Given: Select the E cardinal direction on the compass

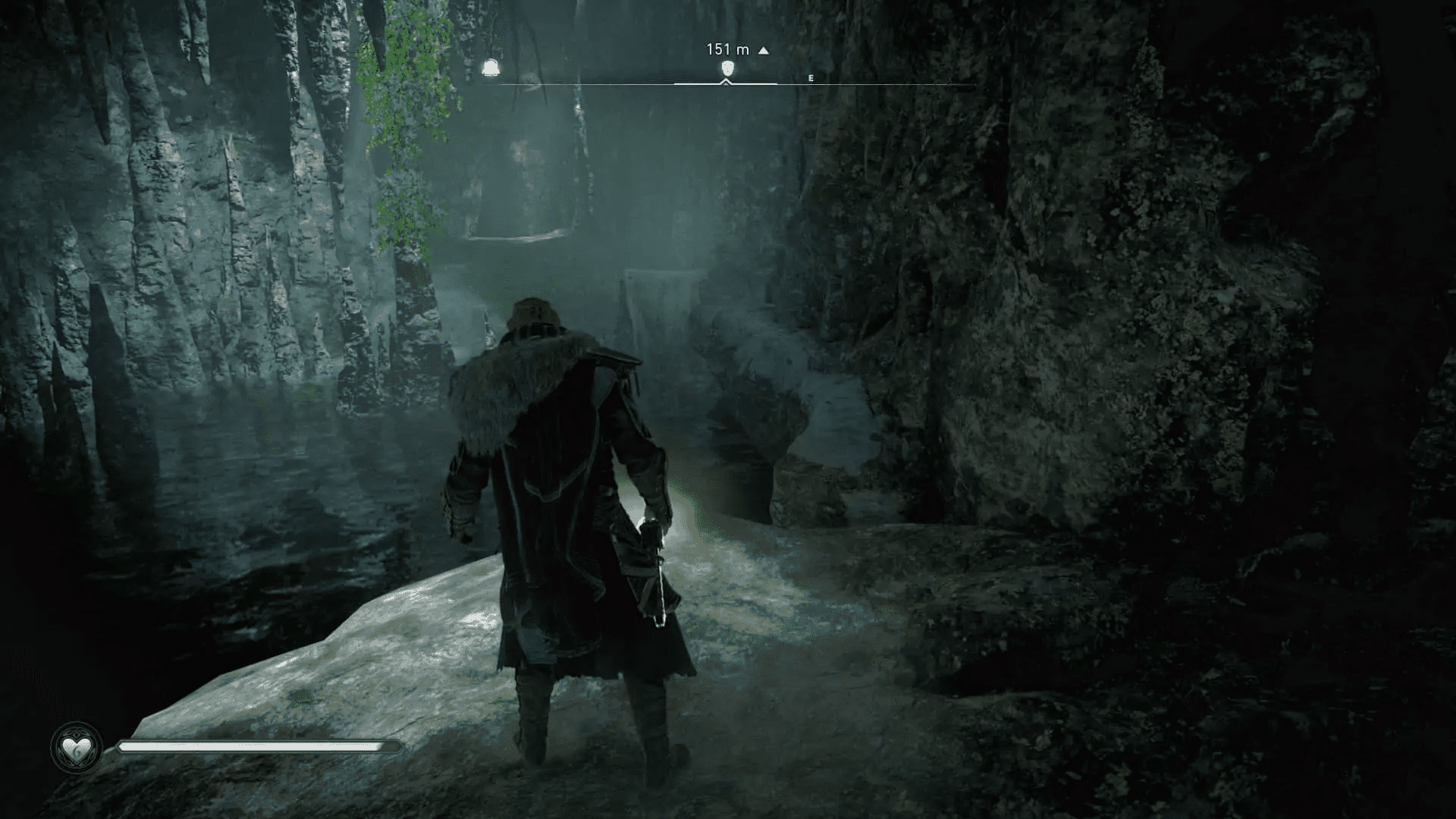Looking at the screenshot, I should [811, 77].
